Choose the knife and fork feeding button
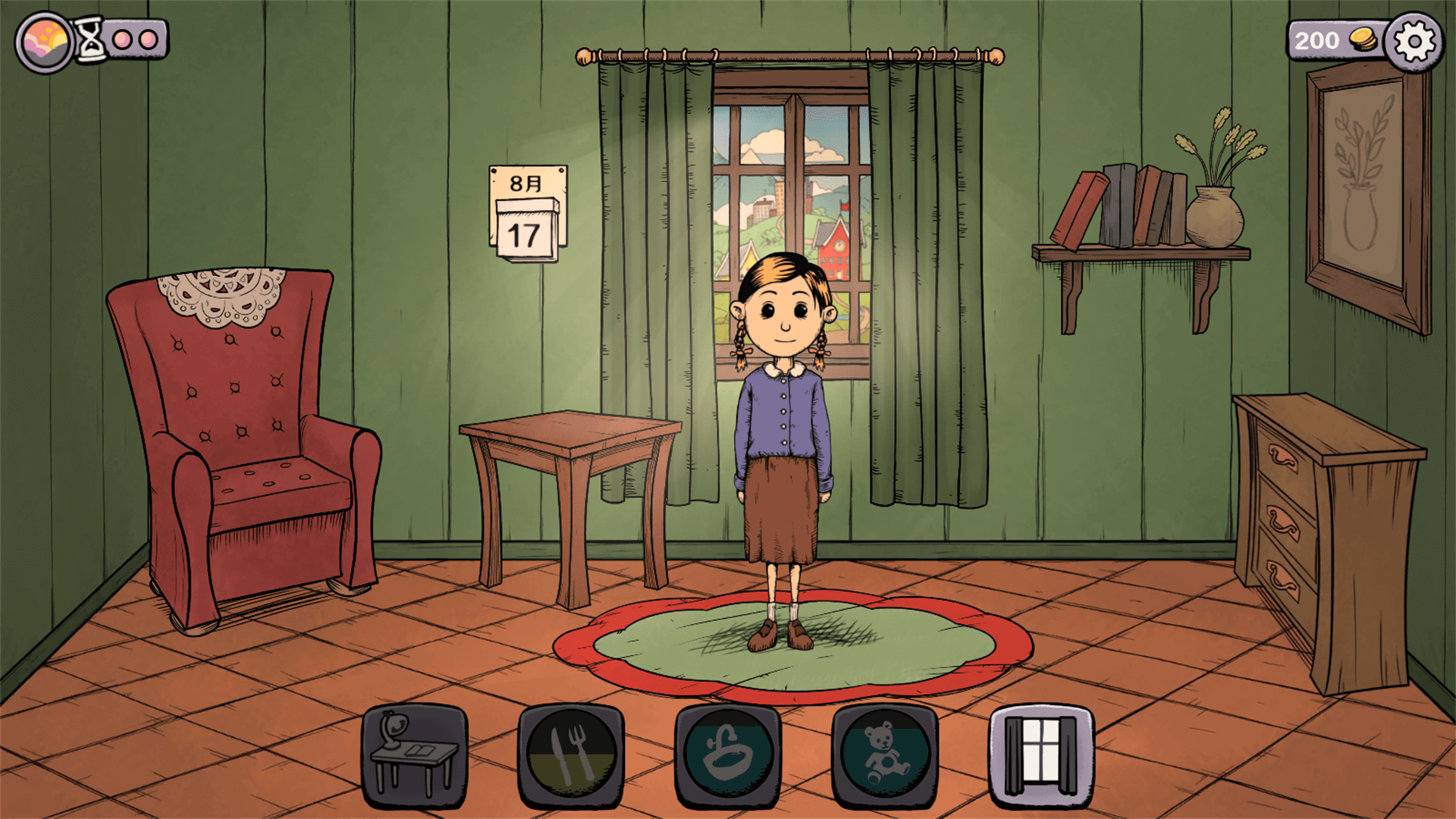Viewport: 1456px width, 819px height. 571,756
